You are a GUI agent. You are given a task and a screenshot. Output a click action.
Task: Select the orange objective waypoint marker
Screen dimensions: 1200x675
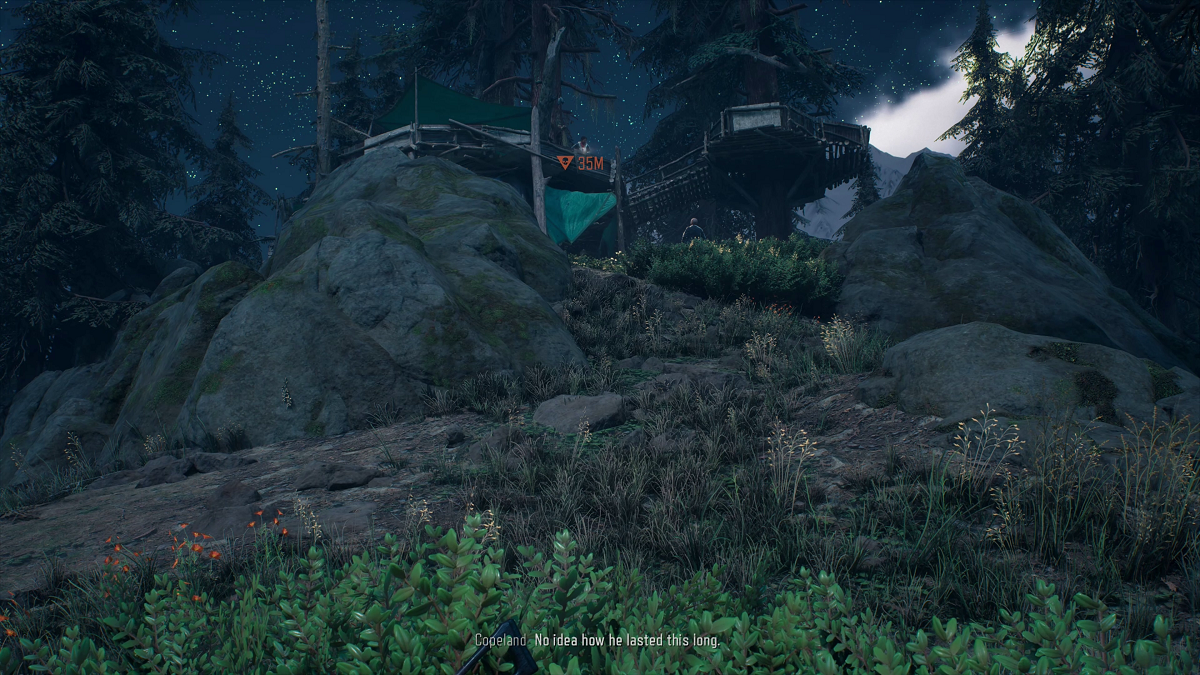565,162
